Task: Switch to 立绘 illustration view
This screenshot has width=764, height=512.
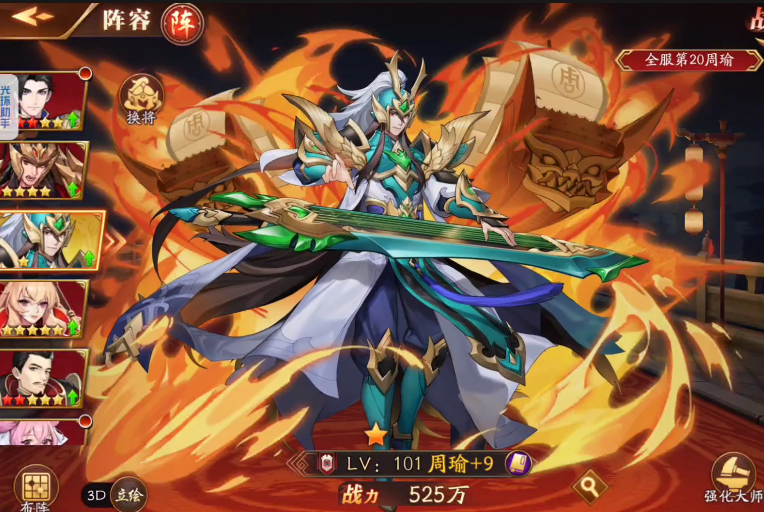Action: tap(127, 495)
